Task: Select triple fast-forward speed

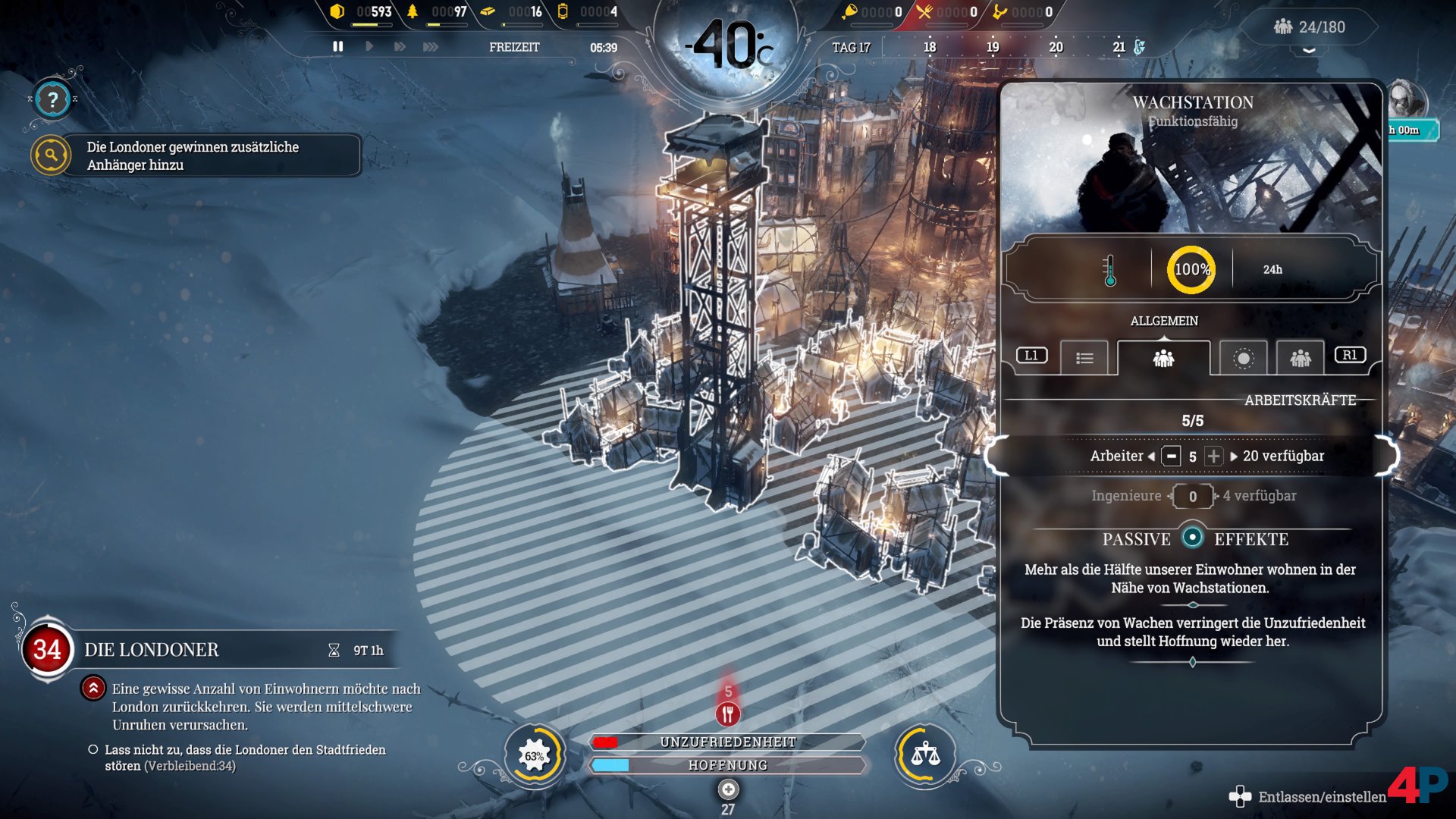Action: pyautogui.click(x=430, y=46)
